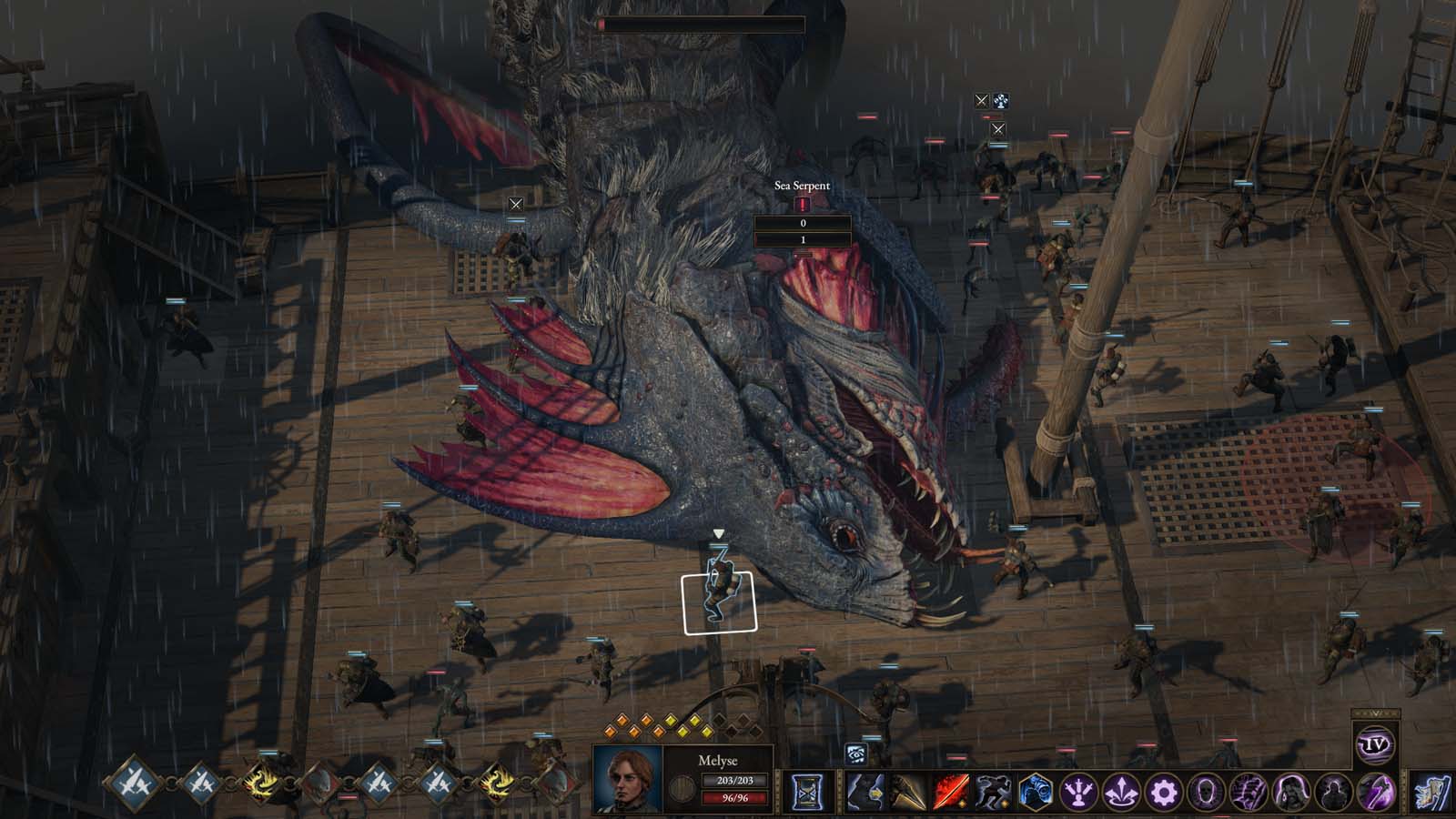Image resolution: width=1456 pixels, height=819 pixels.
Task: Select the red slash attack ability
Action: 951,794
